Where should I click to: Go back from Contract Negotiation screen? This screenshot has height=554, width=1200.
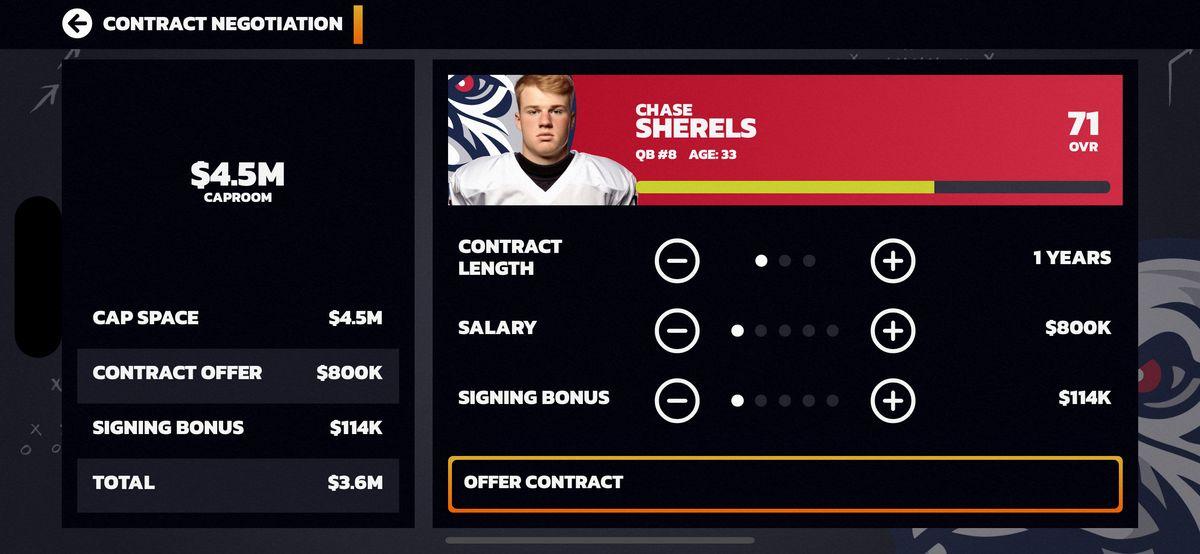pos(77,23)
